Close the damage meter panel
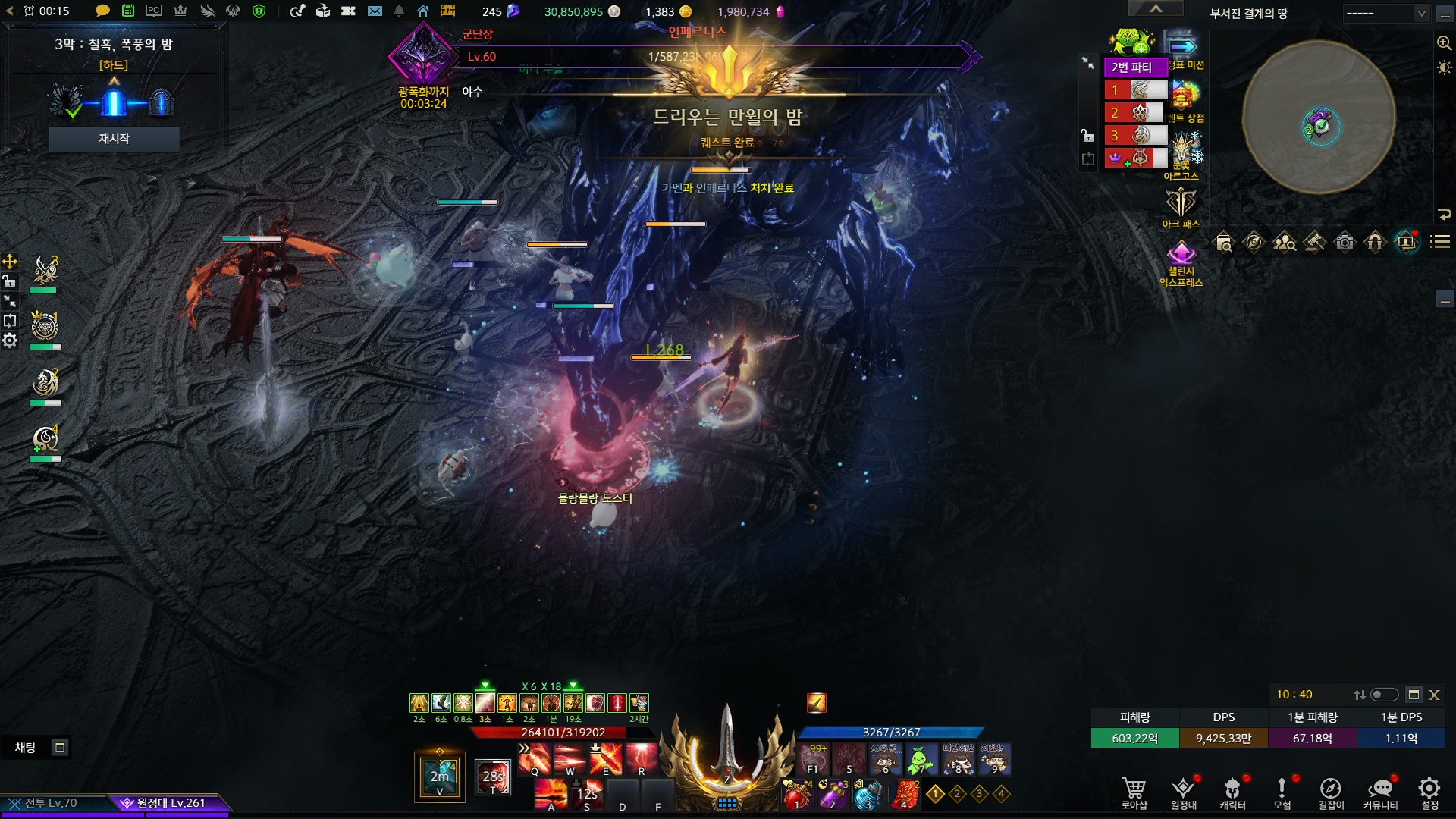The width and height of the screenshot is (1456, 819). pyautogui.click(x=1434, y=695)
